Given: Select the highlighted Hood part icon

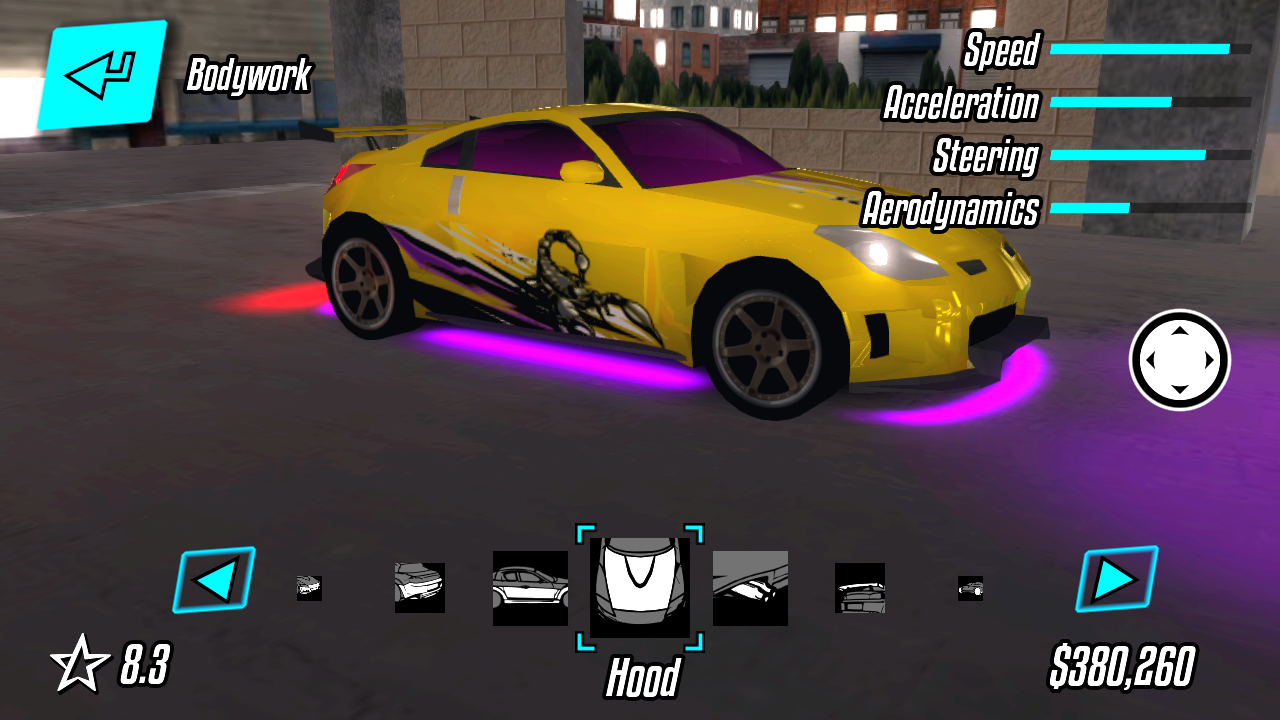Looking at the screenshot, I should (x=640, y=585).
